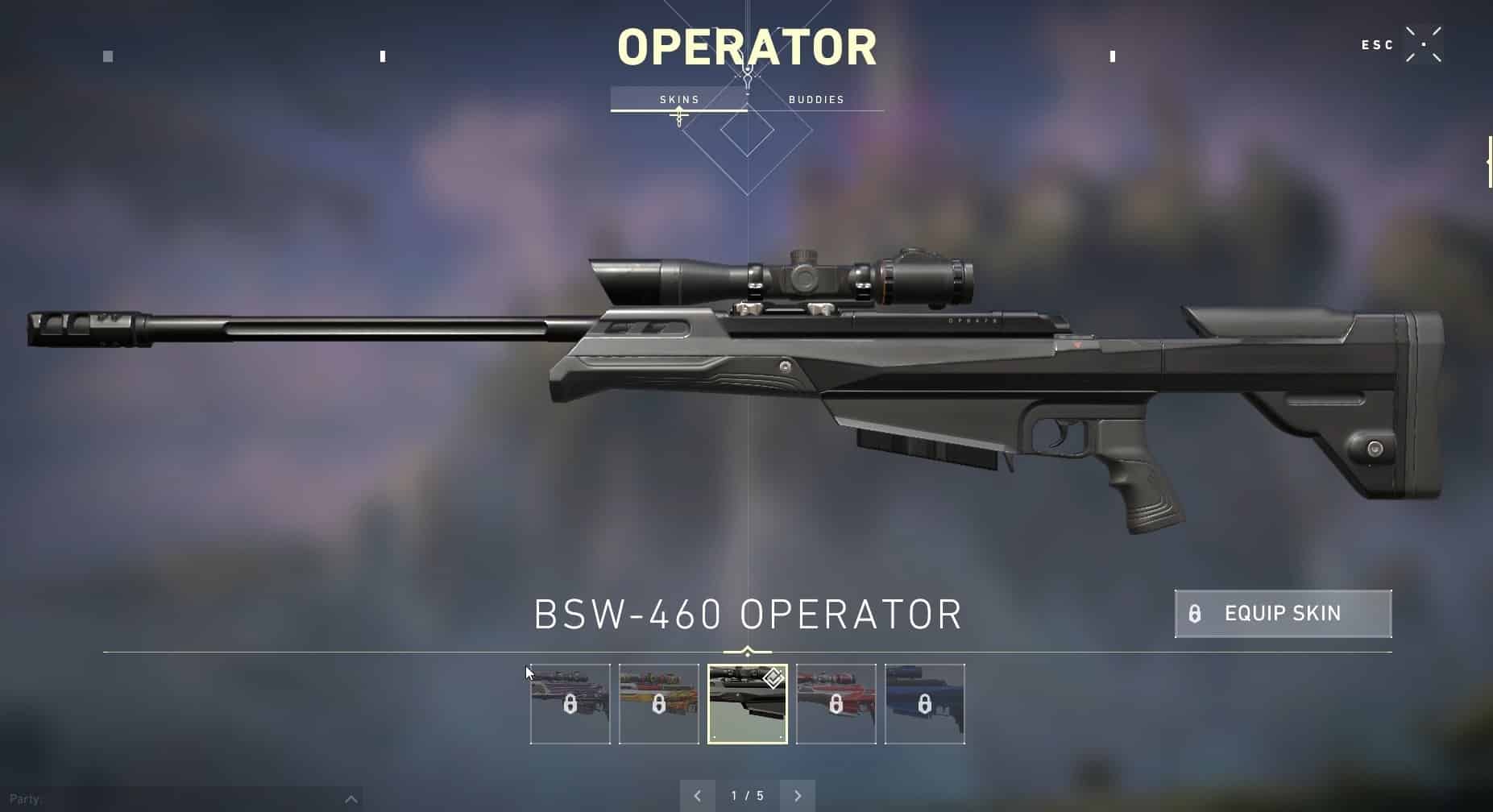Screen dimensions: 1493x812
Task: Click the EQUIP SKIN button
Action: point(1282,614)
